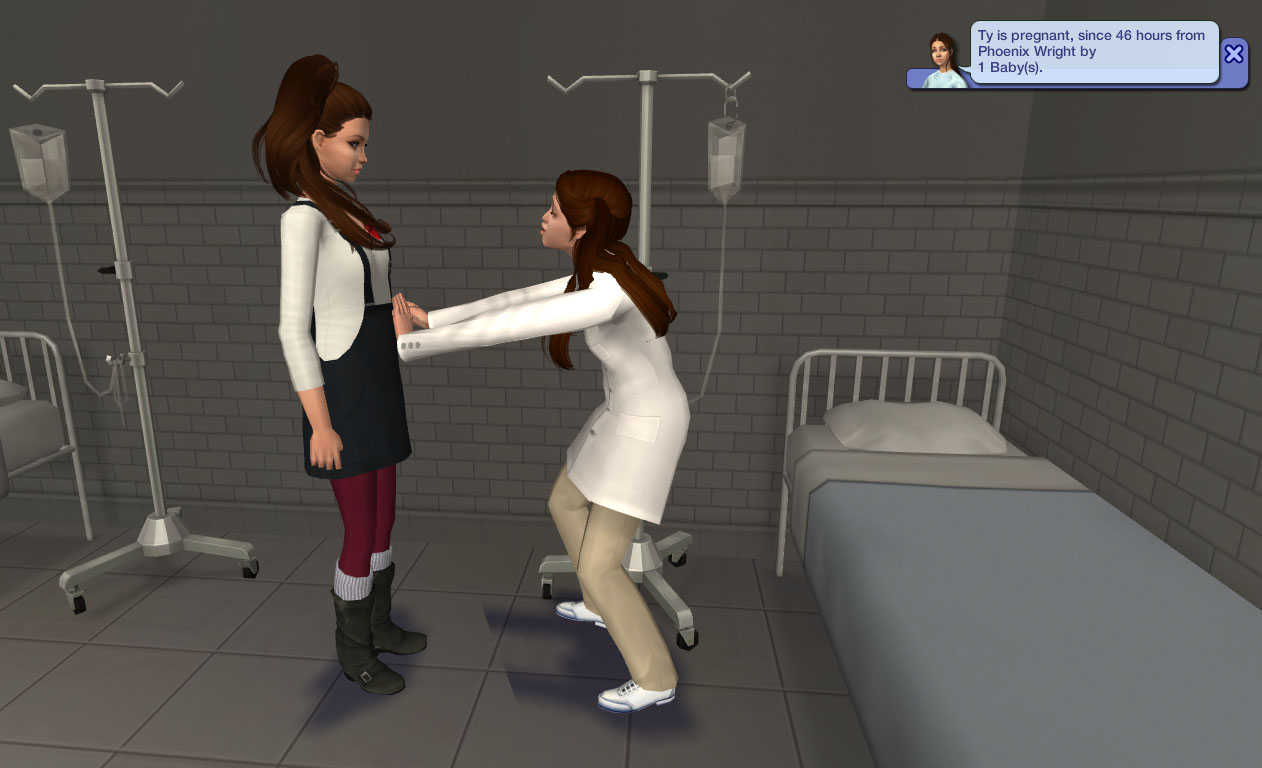Select the 'Ty is pregnant' notification message

[x=1093, y=51]
